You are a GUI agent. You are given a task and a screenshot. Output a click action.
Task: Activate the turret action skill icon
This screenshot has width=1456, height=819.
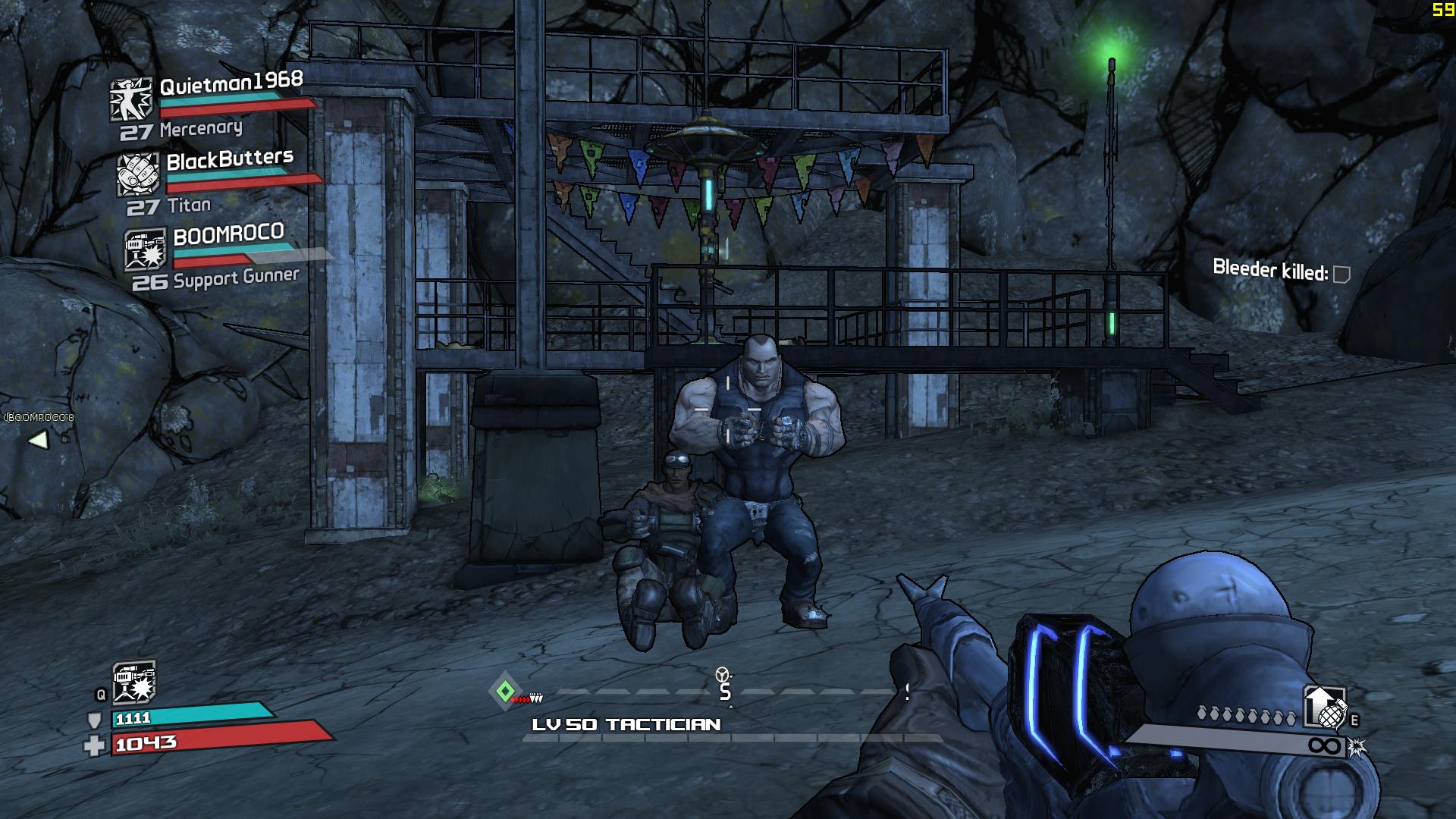[133, 682]
